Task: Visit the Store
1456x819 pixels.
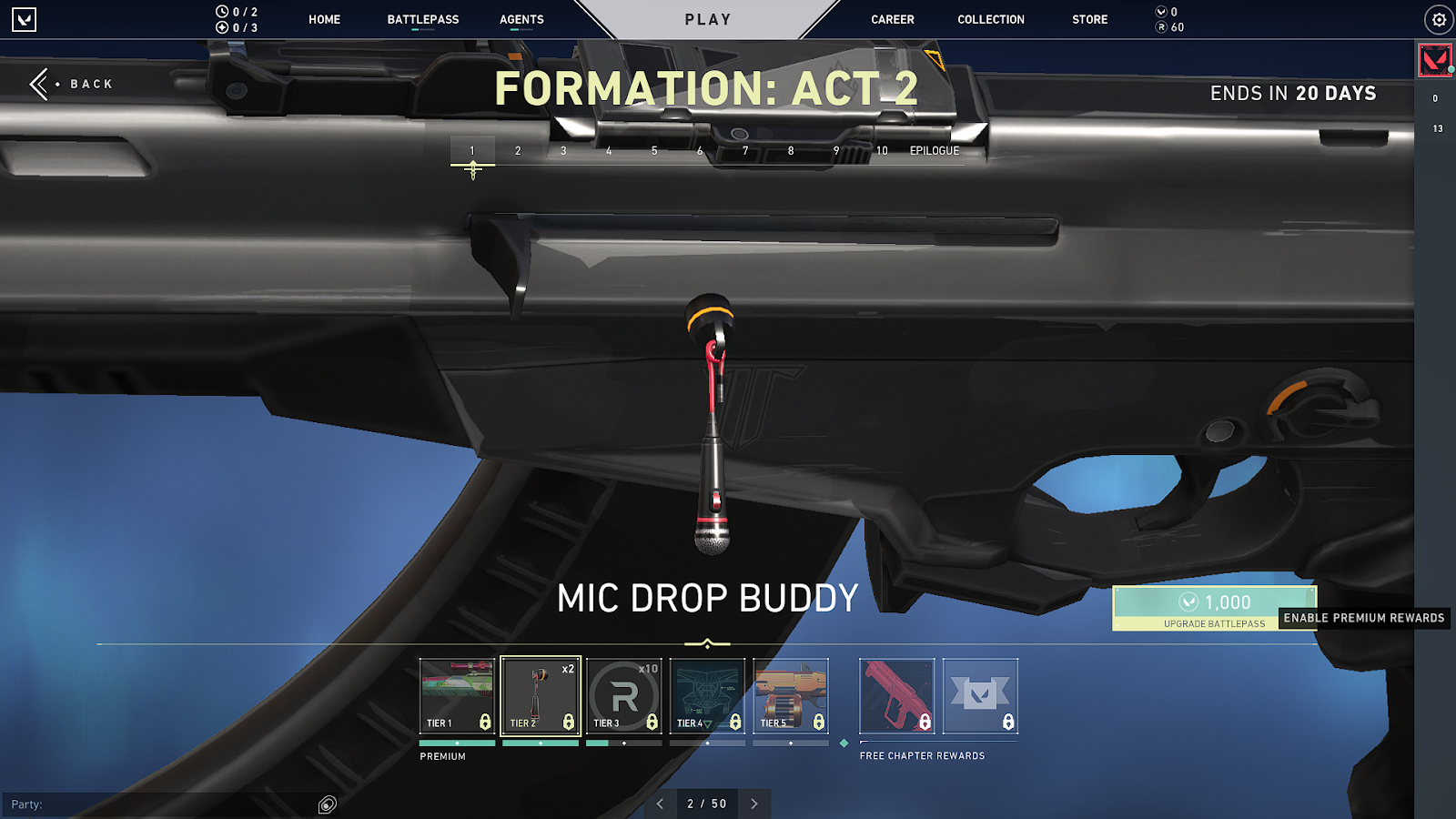Action: click(x=1089, y=19)
